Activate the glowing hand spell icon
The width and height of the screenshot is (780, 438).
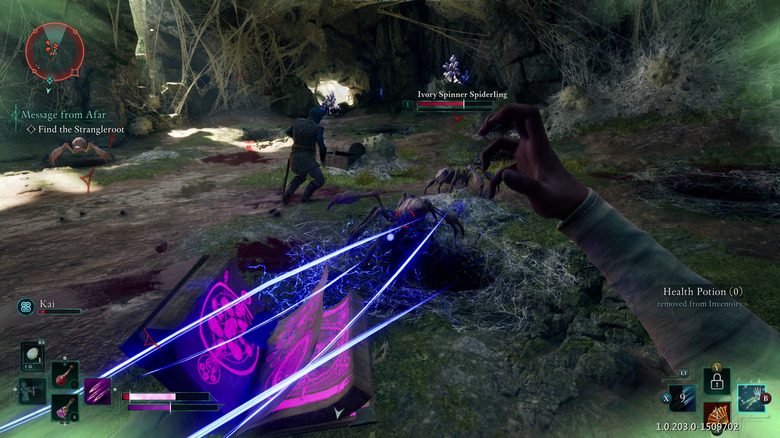coord(751,398)
